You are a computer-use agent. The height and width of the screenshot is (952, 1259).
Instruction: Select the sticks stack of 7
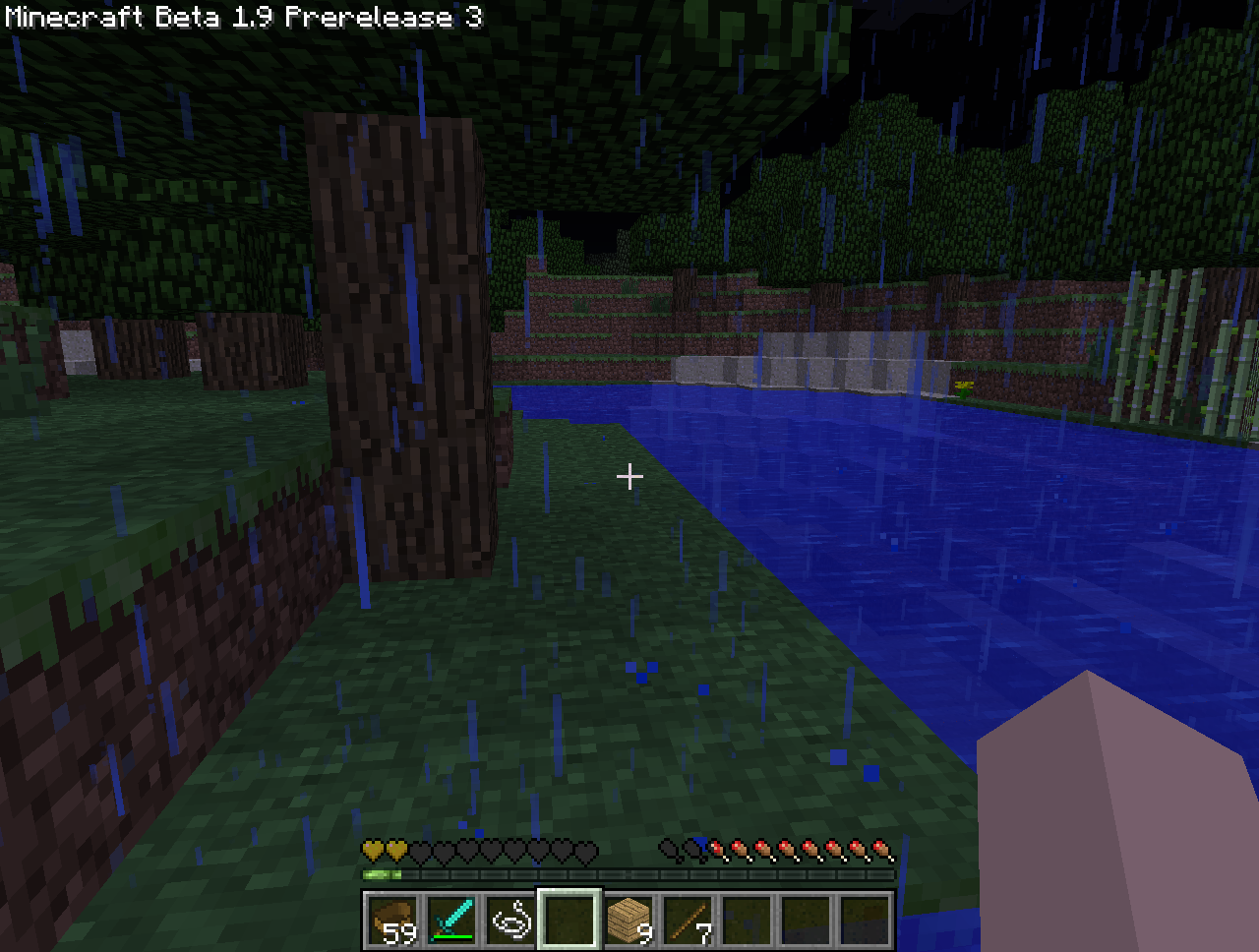(x=688, y=921)
